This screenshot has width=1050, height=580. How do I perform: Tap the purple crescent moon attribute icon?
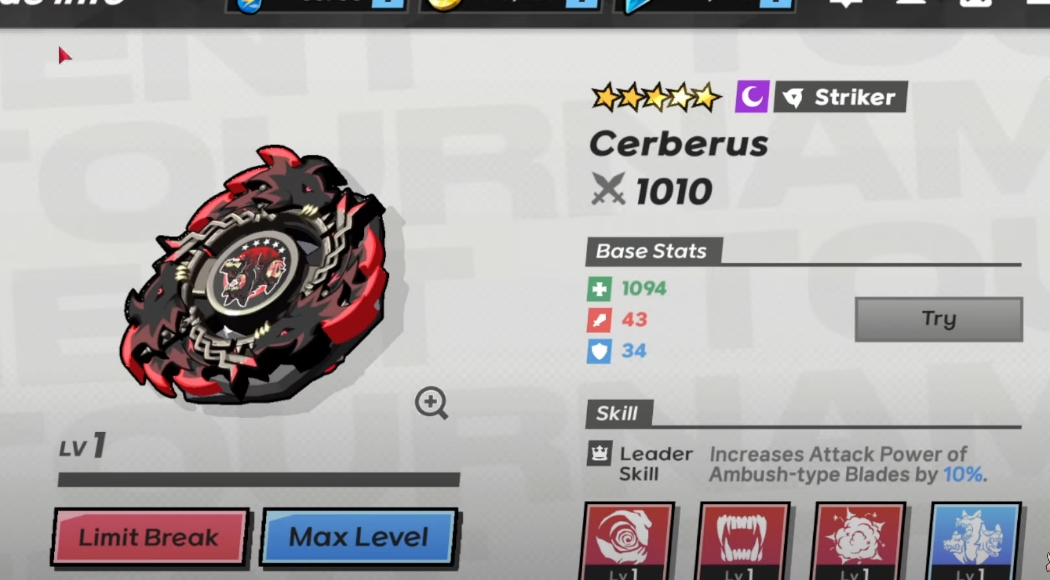click(752, 97)
